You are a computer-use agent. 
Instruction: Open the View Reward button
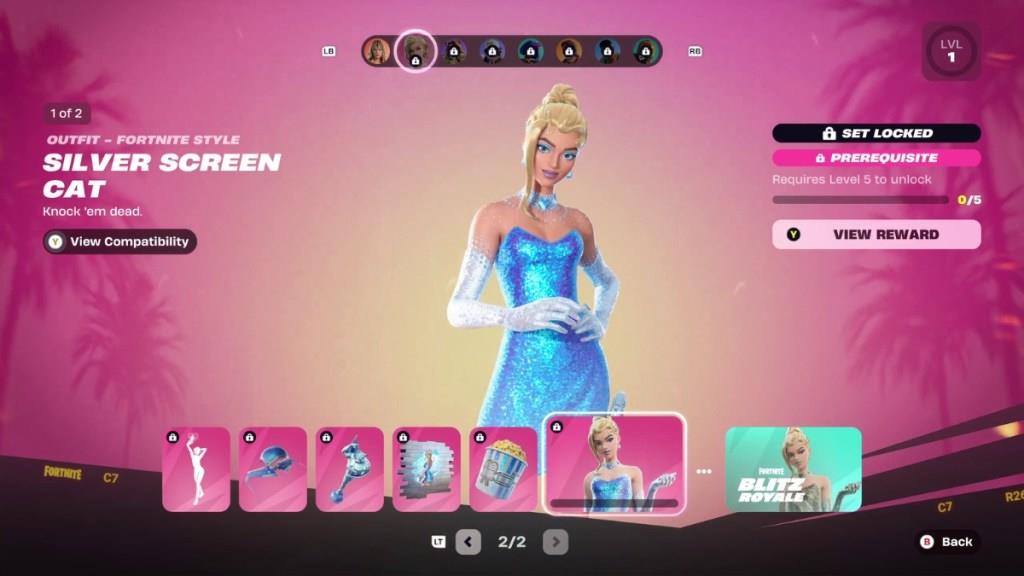click(876, 234)
